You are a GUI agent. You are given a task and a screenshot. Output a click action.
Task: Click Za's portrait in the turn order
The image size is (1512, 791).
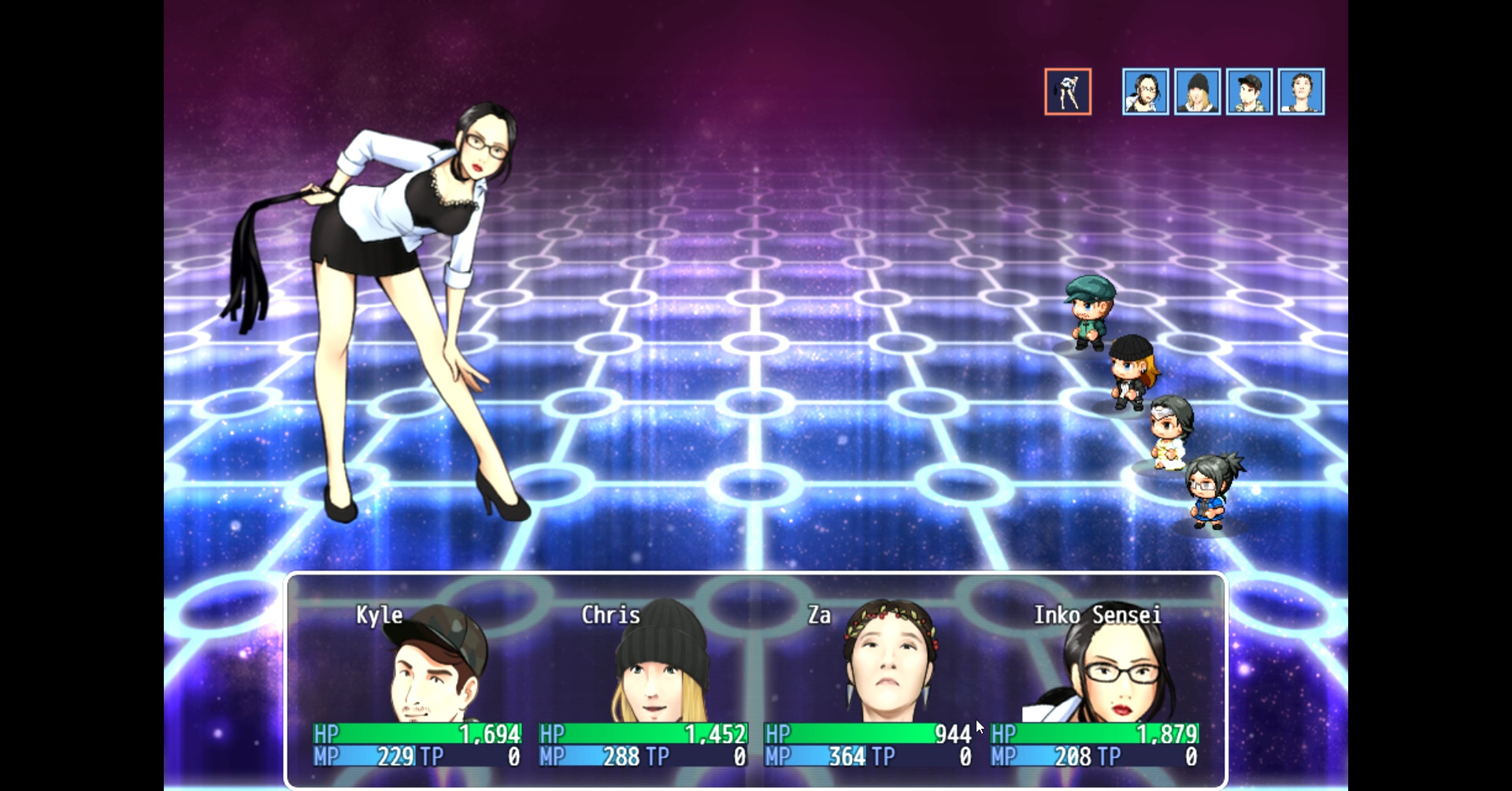point(1301,92)
